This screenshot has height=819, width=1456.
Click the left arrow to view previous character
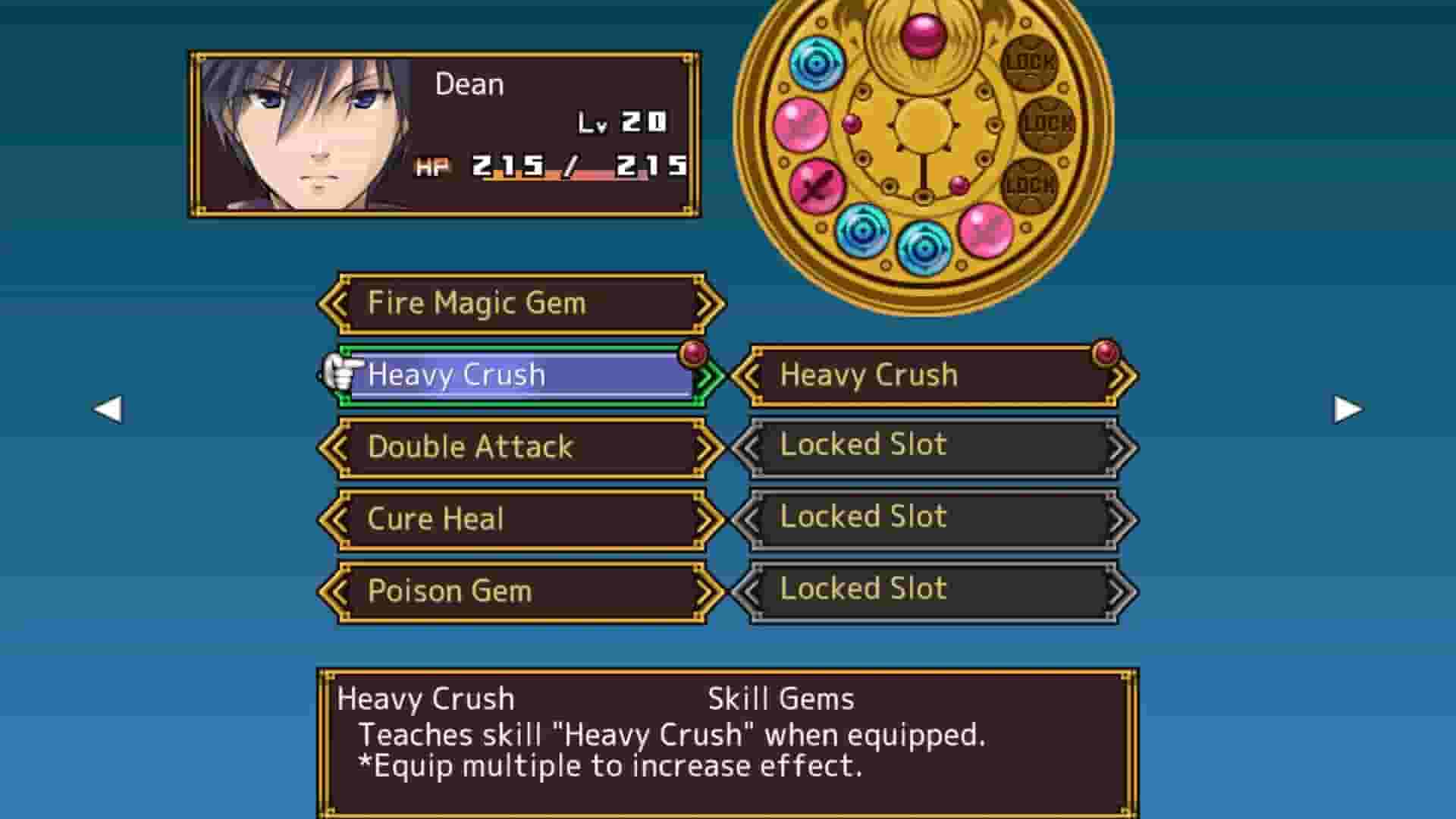coord(108,409)
